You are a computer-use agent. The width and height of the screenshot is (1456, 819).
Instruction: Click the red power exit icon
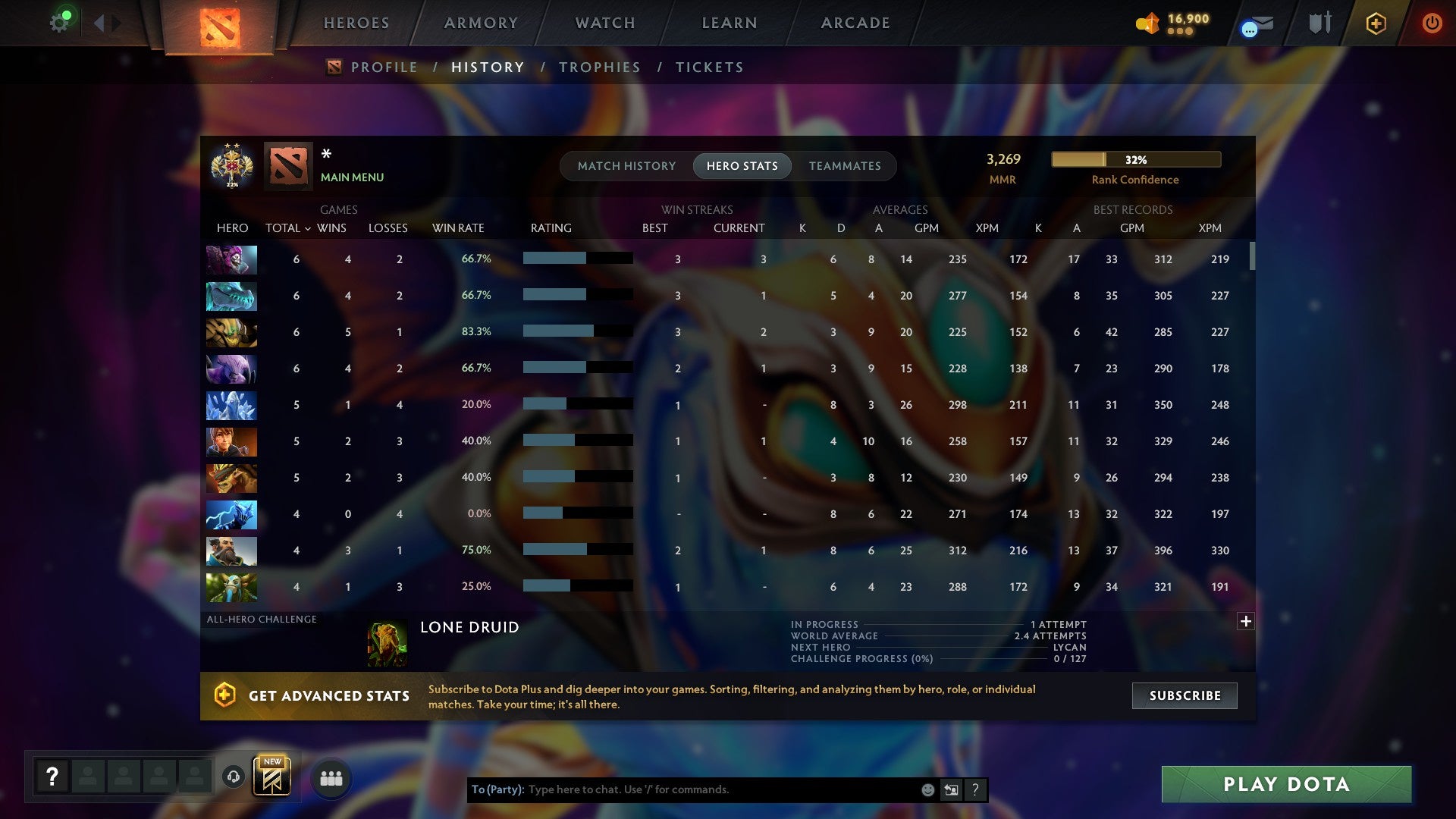pyautogui.click(x=1432, y=23)
